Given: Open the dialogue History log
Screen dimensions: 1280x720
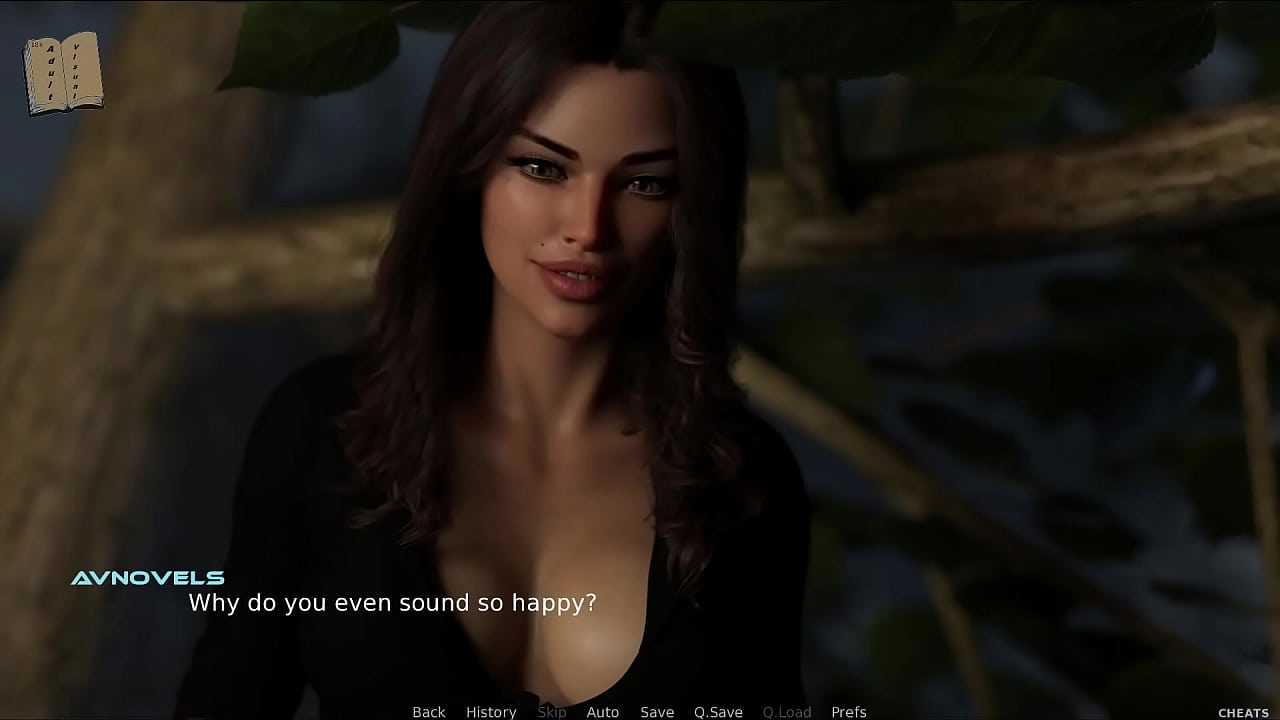Looking at the screenshot, I should click(x=491, y=712).
